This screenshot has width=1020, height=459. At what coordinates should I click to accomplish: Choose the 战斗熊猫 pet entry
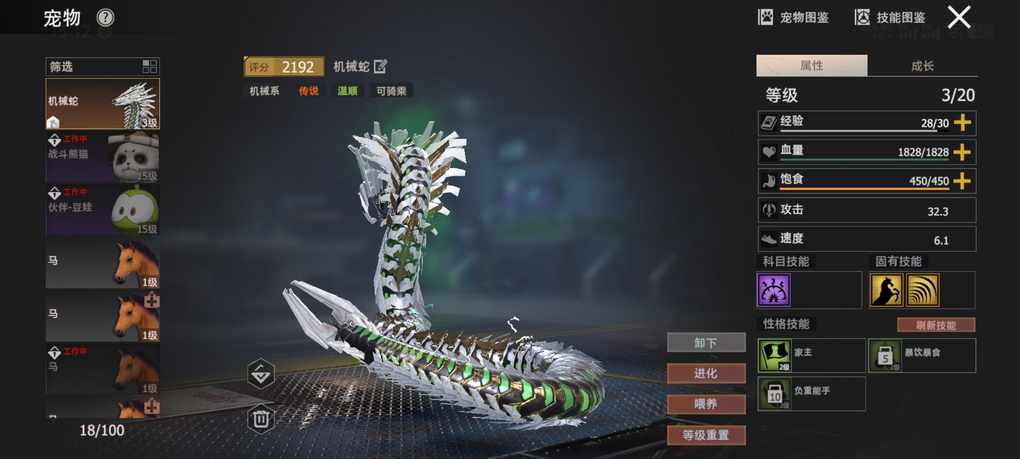point(103,157)
